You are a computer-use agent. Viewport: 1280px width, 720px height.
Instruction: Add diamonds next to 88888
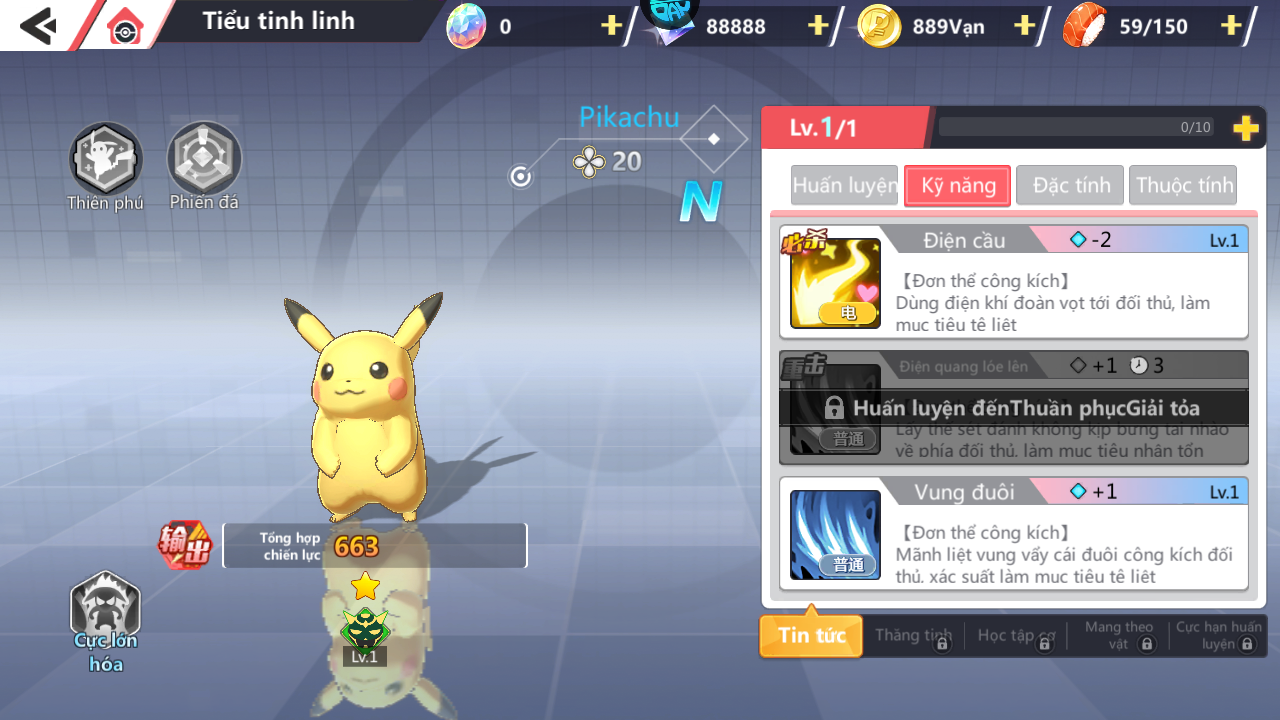click(x=818, y=26)
